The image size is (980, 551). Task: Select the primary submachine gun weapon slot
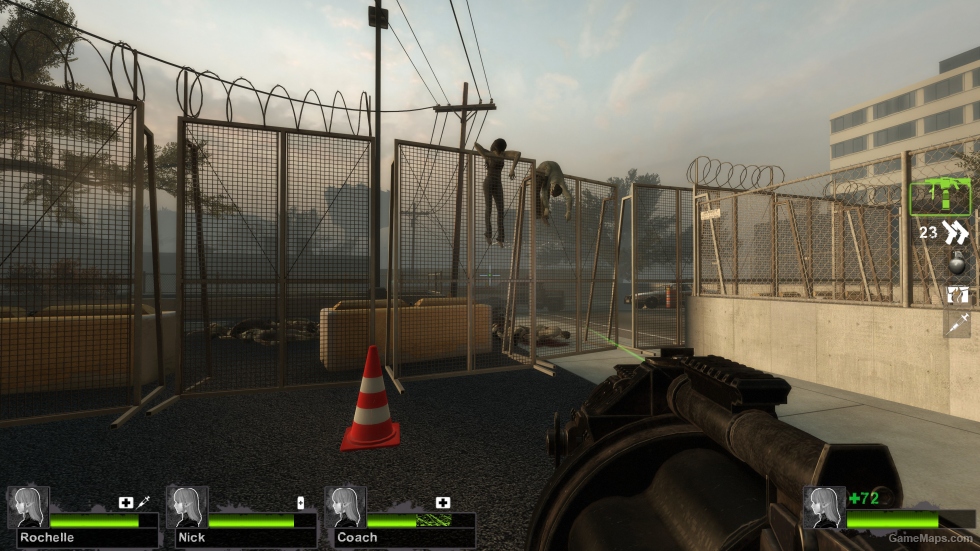pos(940,197)
